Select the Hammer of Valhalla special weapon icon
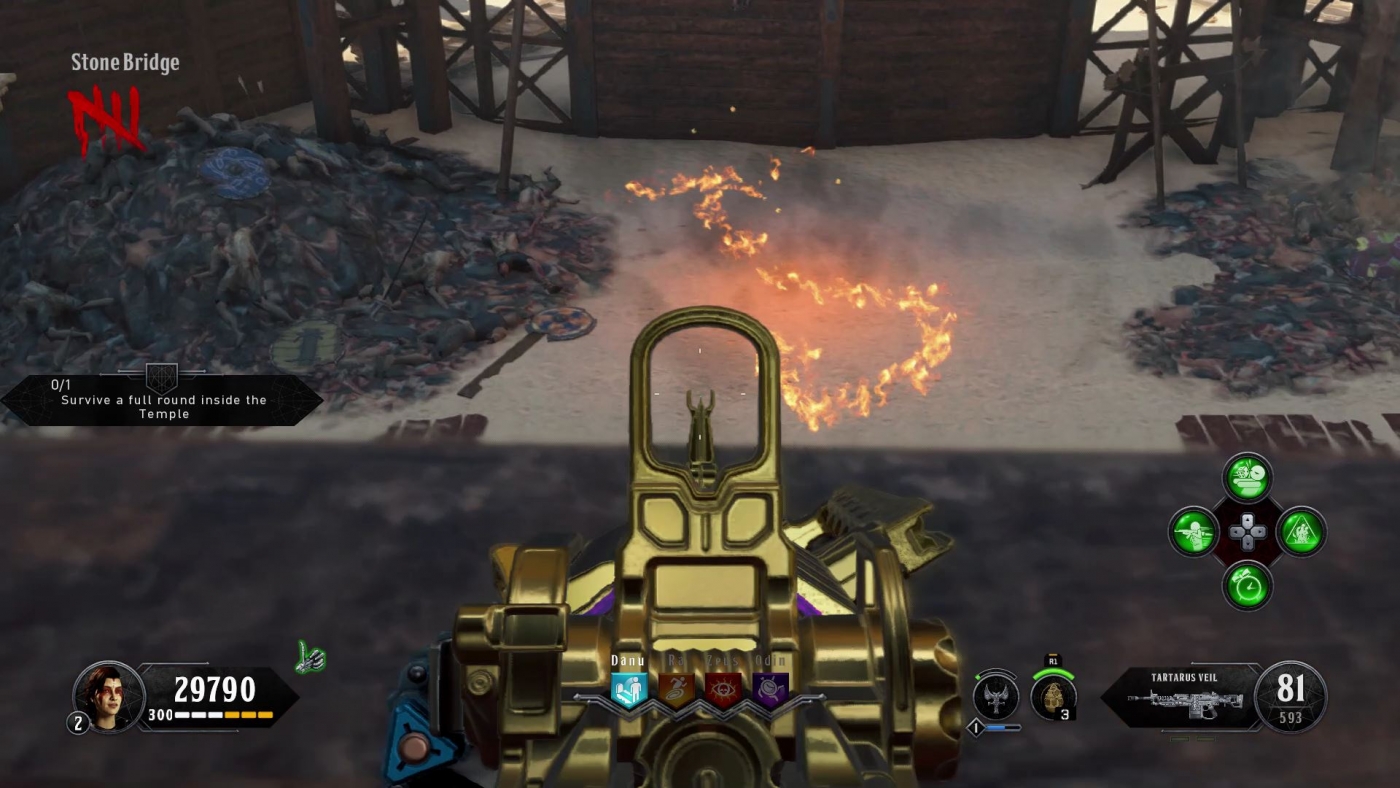 [x=995, y=700]
